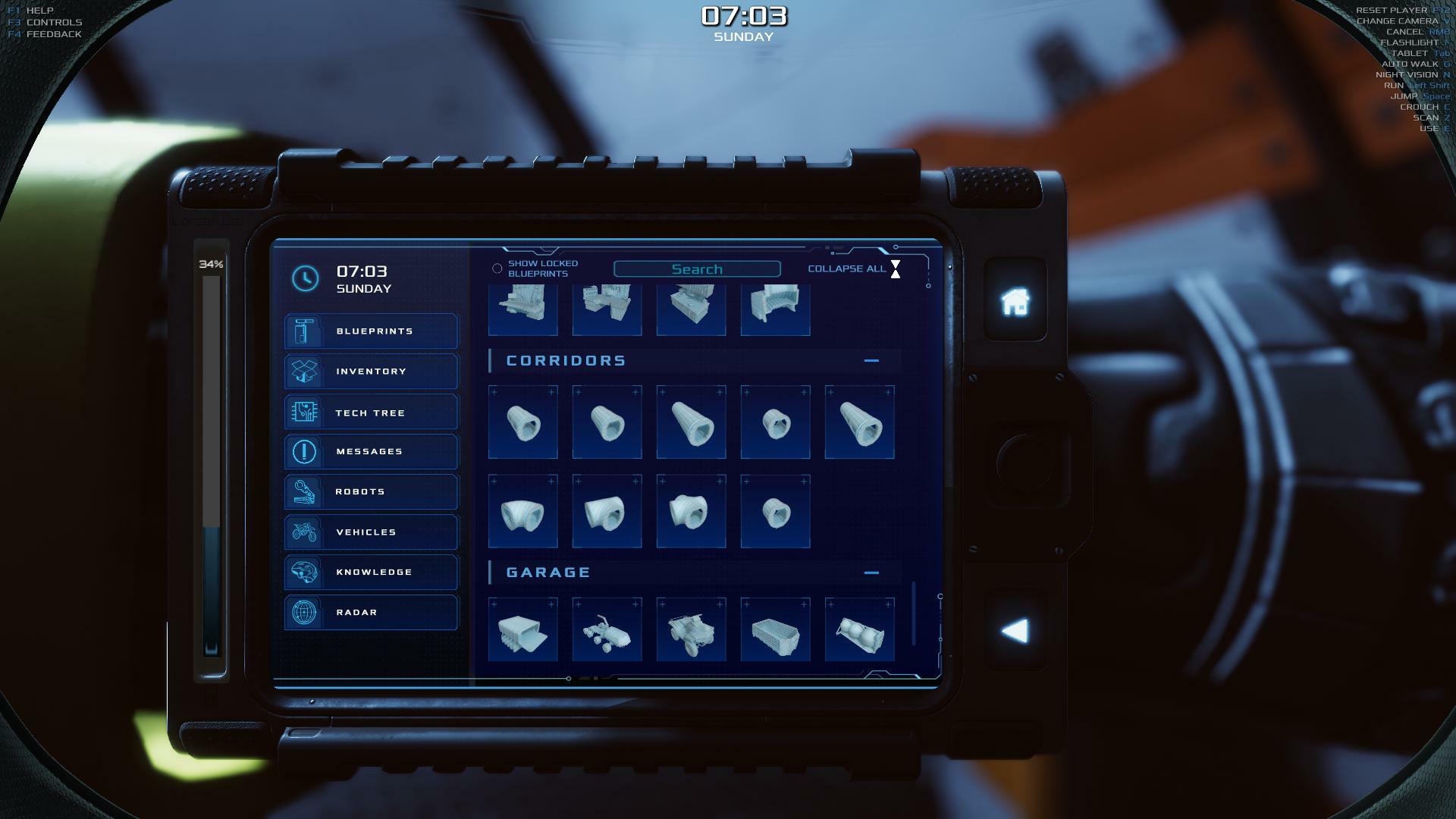Show the Knowledge section
The width and height of the screenshot is (1456, 819).
coord(372,573)
